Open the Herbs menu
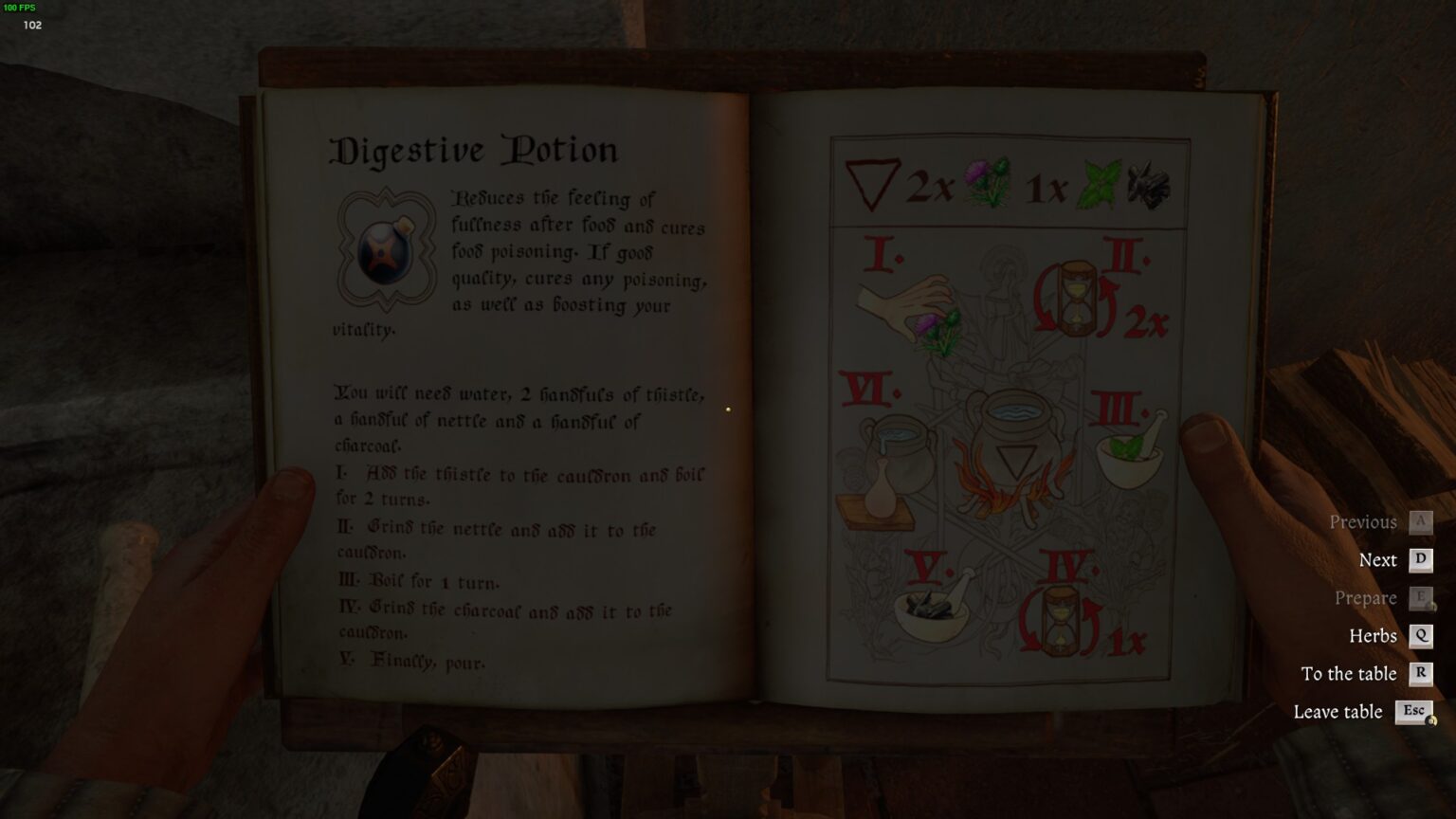 coord(1374,635)
